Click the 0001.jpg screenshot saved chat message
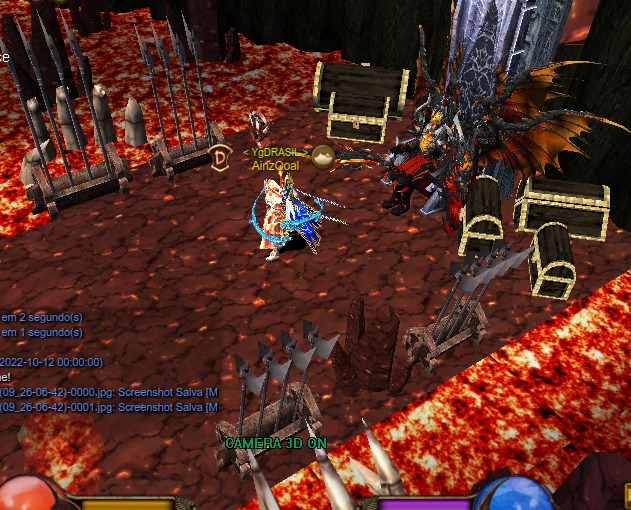 click(108, 407)
